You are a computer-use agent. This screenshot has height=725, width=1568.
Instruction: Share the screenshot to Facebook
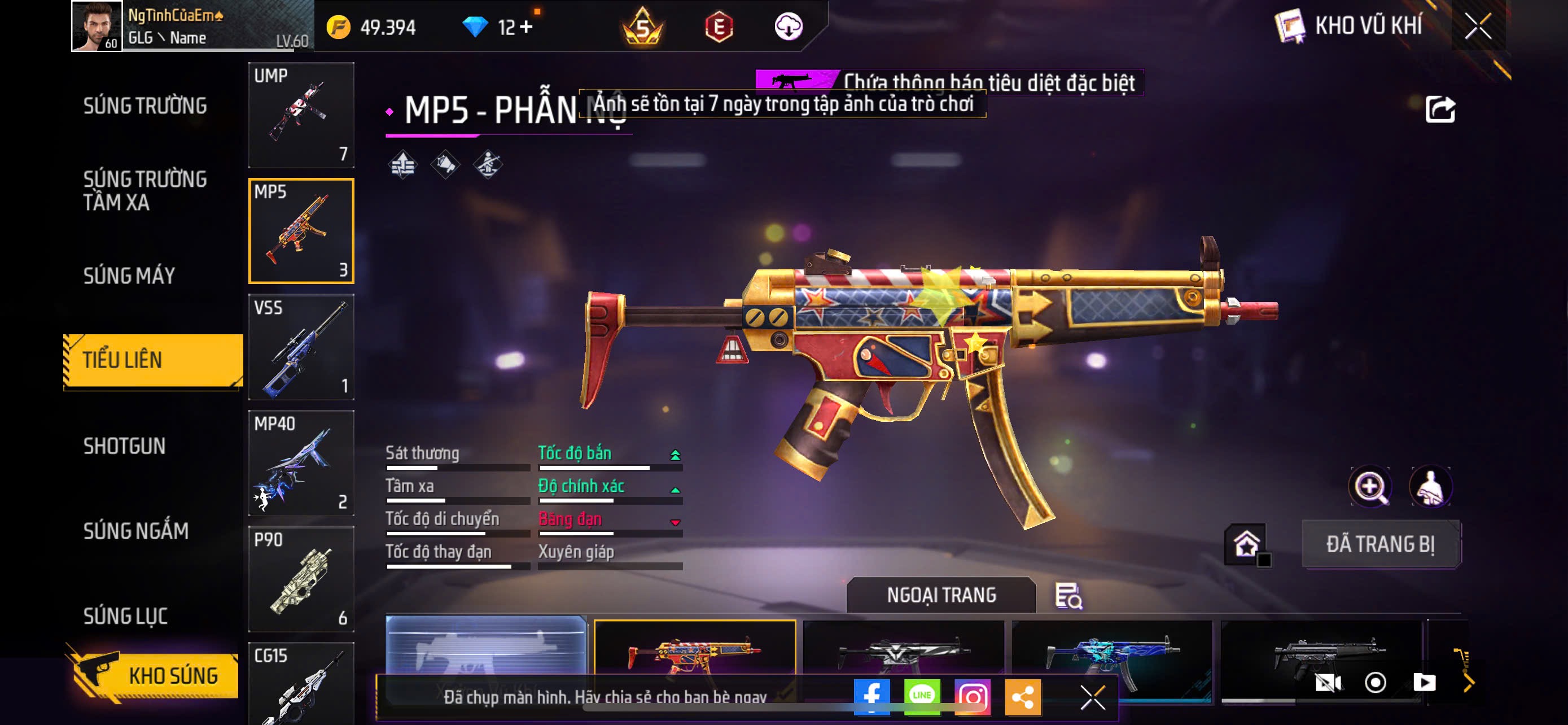pyautogui.click(x=871, y=696)
